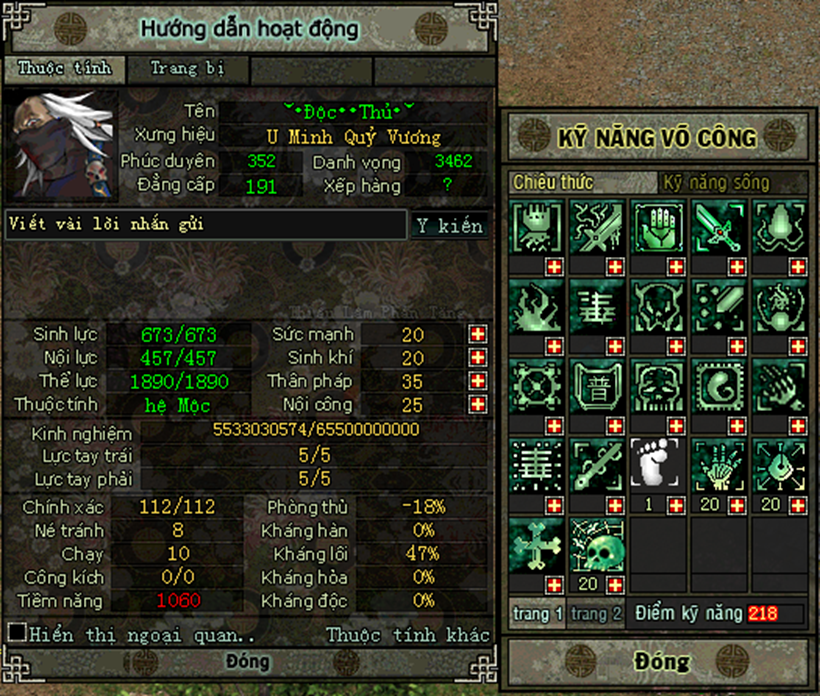The height and width of the screenshot is (696, 820).
Task: Focus the message input field
Action: 205,225
